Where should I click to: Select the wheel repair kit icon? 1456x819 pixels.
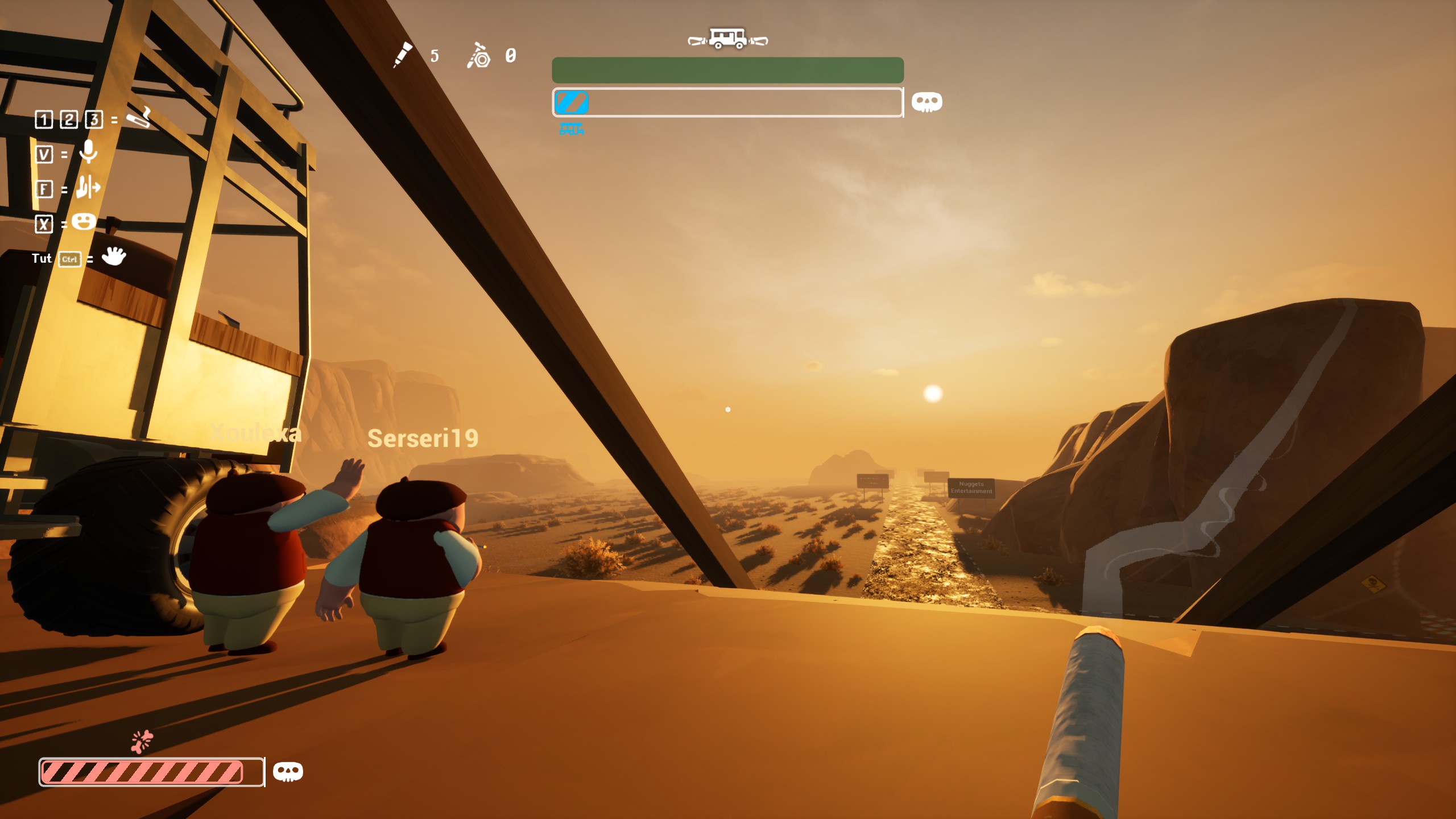[x=479, y=56]
